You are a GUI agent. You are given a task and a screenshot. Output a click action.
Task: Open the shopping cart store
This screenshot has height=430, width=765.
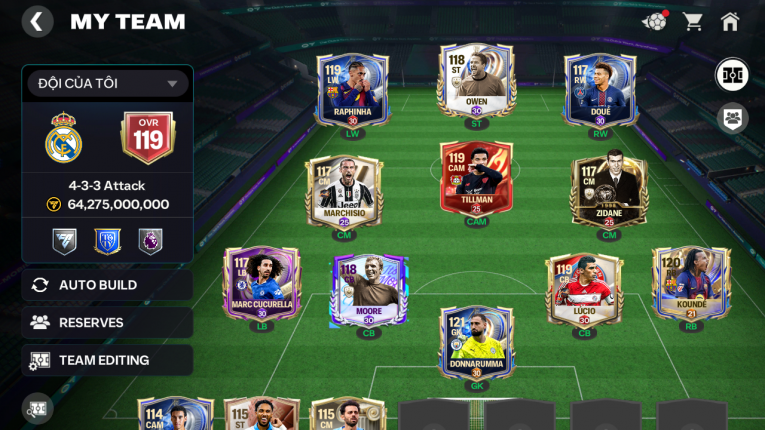pos(692,21)
